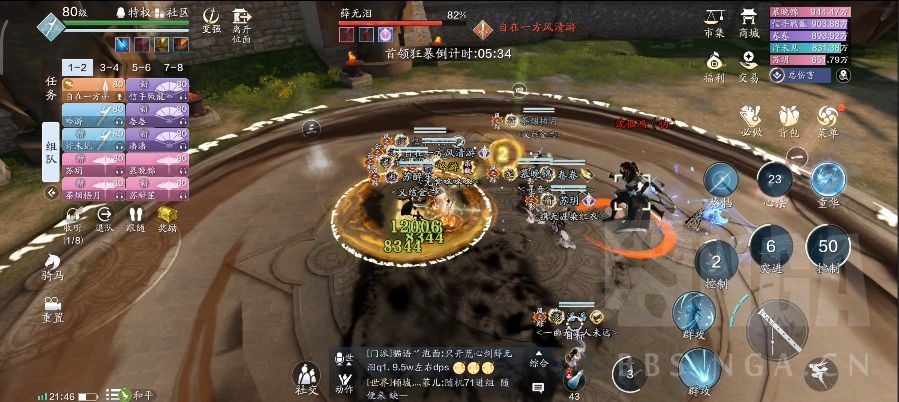Open the 变强 power-up menu
Image resolution: width=899 pixels, height=402 pixels.
pyautogui.click(x=211, y=18)
